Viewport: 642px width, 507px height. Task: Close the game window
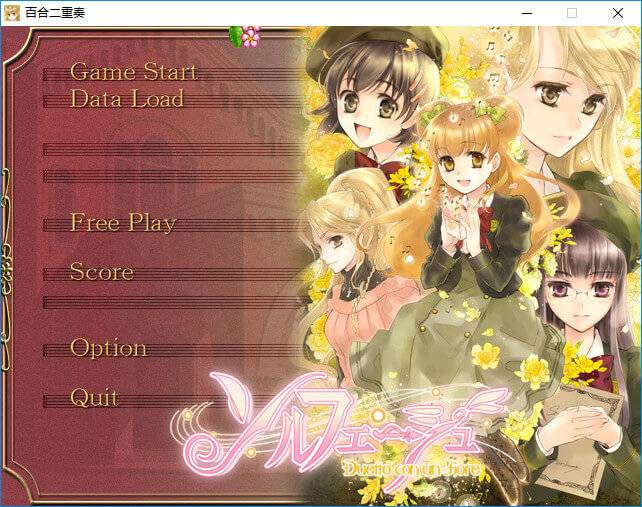tap(617, 13)
